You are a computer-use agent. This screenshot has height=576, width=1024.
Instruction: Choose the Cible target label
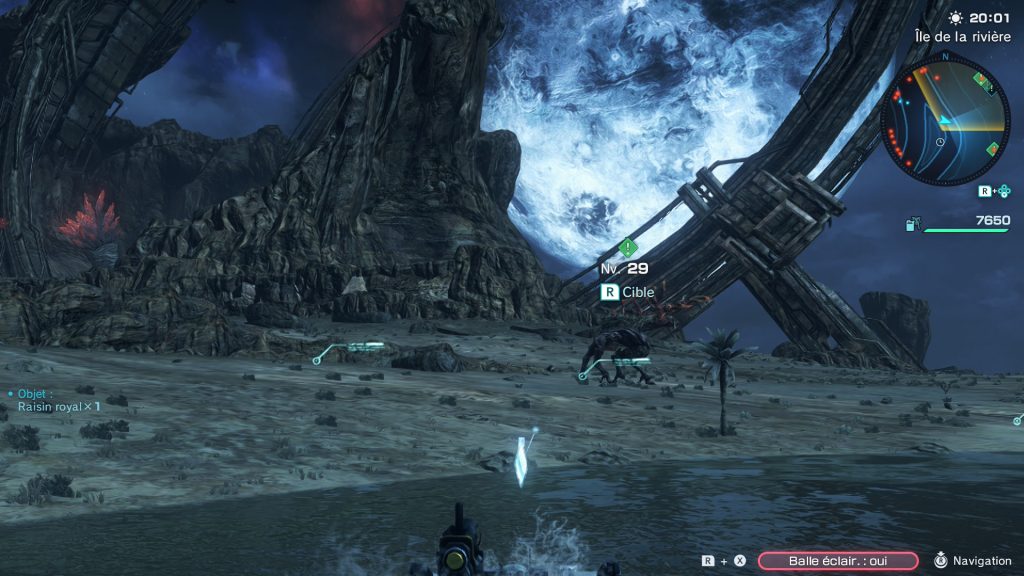tap(637, 292)
